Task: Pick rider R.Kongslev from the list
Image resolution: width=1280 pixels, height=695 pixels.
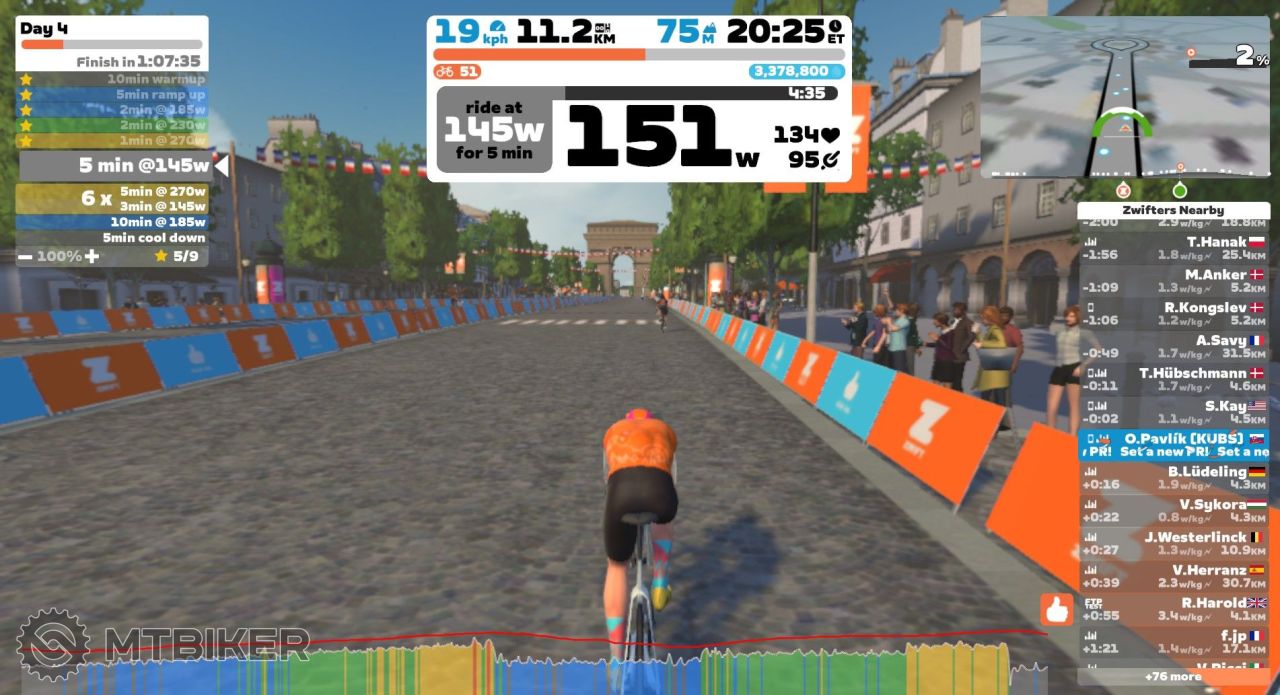Action: [1173, 314]
